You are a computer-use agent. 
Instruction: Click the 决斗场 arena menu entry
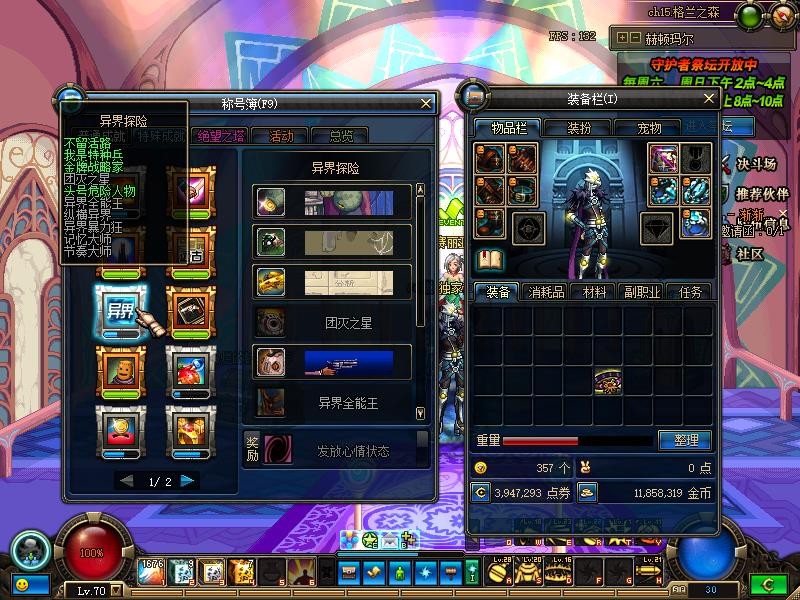point(758,163)
